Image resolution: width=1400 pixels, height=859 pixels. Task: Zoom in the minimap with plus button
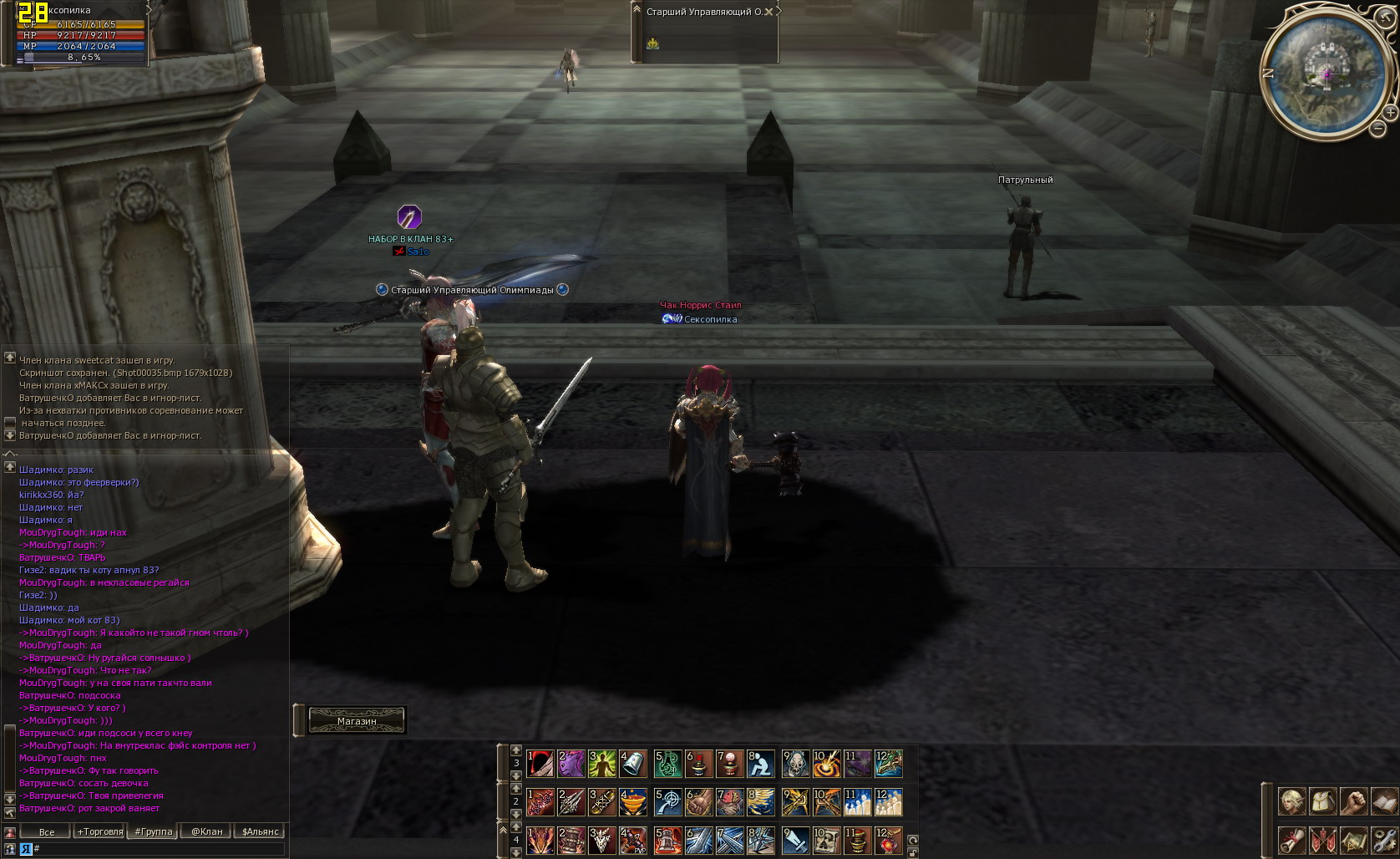tap(1390, 112)
